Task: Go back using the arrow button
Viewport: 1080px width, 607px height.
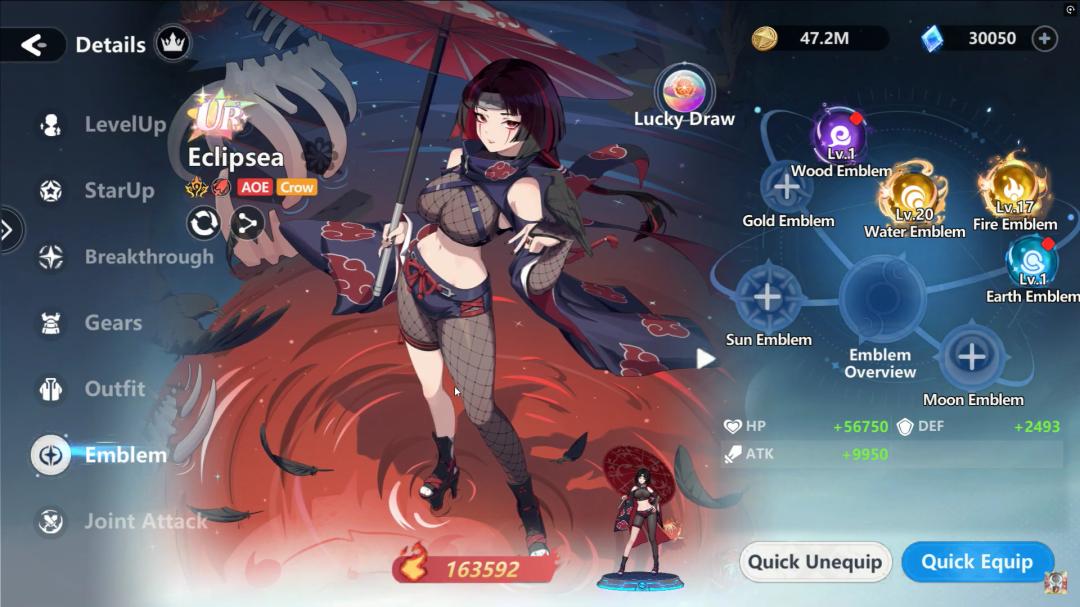Action: [x=34, y=45]
